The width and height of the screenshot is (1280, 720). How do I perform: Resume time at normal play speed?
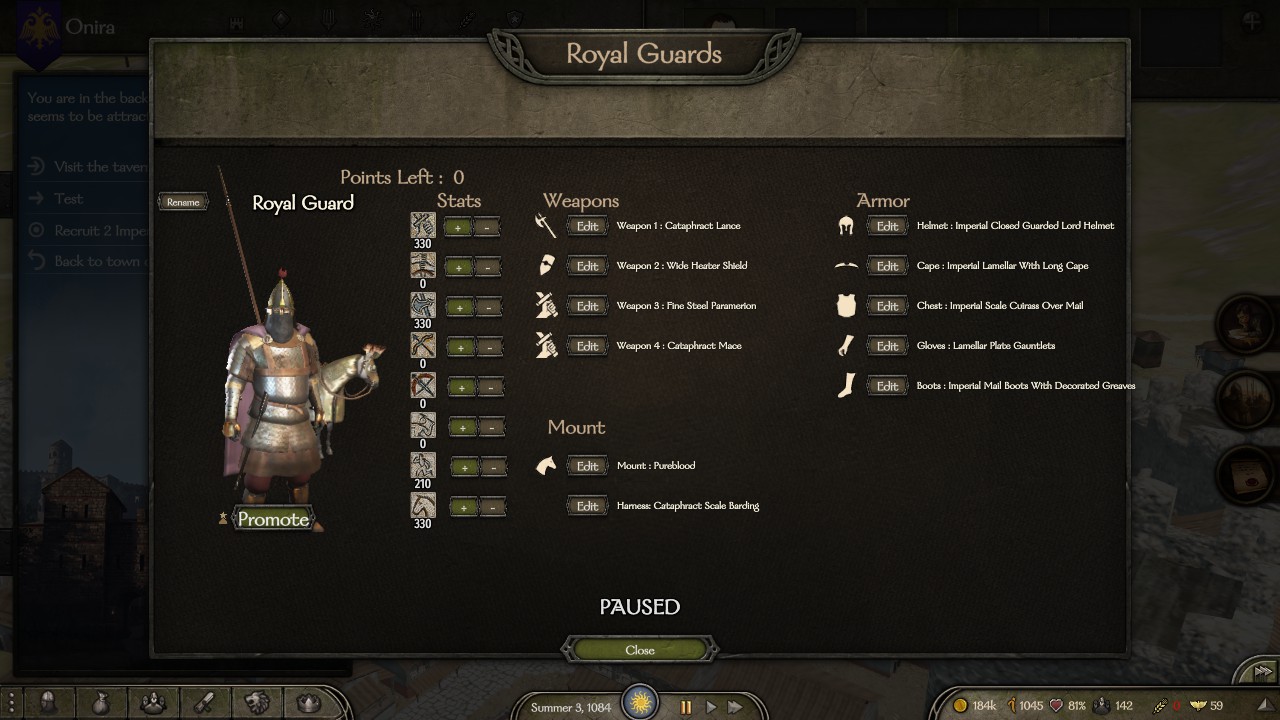coord(711,707)
